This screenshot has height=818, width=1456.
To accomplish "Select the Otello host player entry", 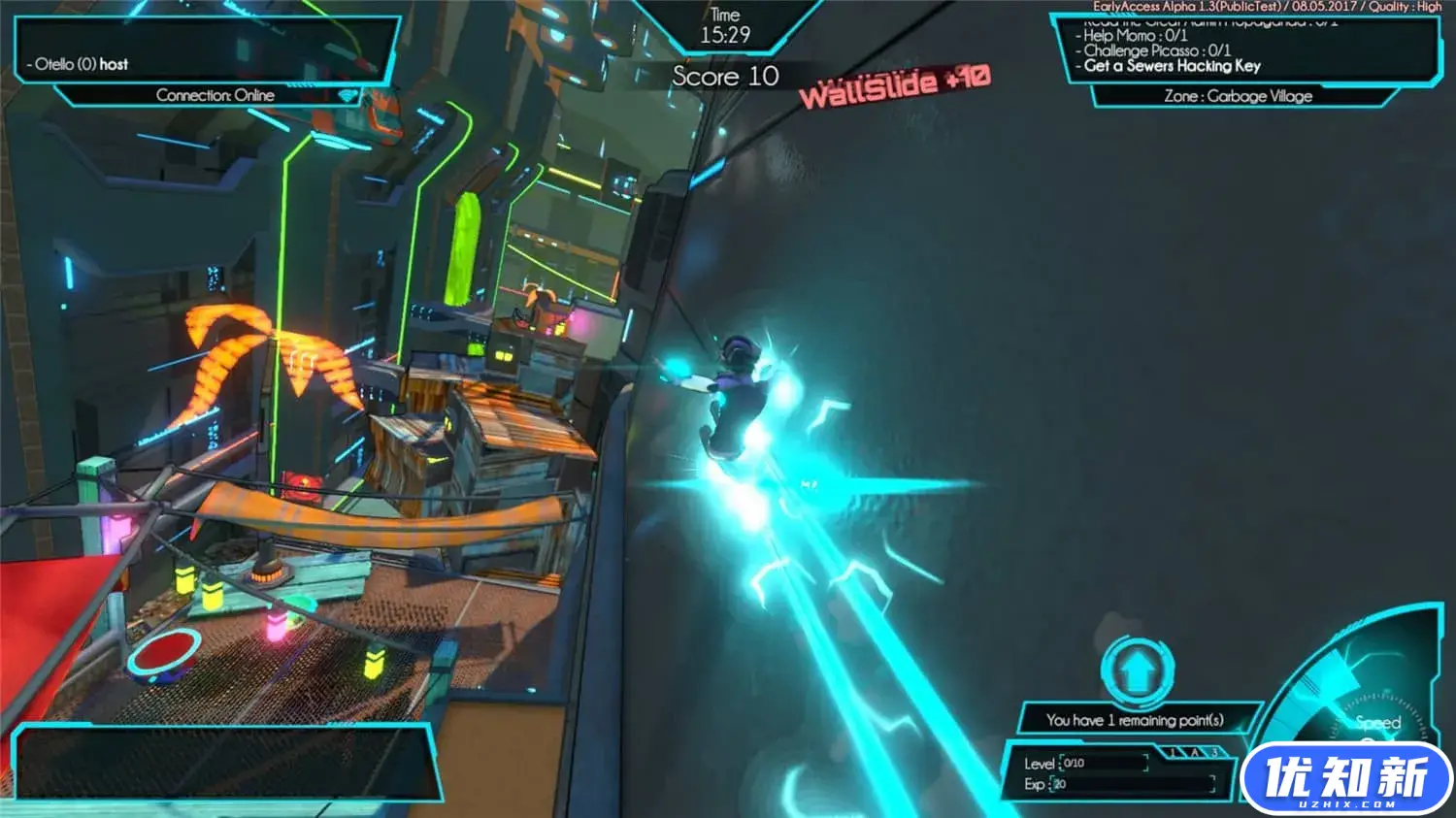I will [x=82, y=64].
